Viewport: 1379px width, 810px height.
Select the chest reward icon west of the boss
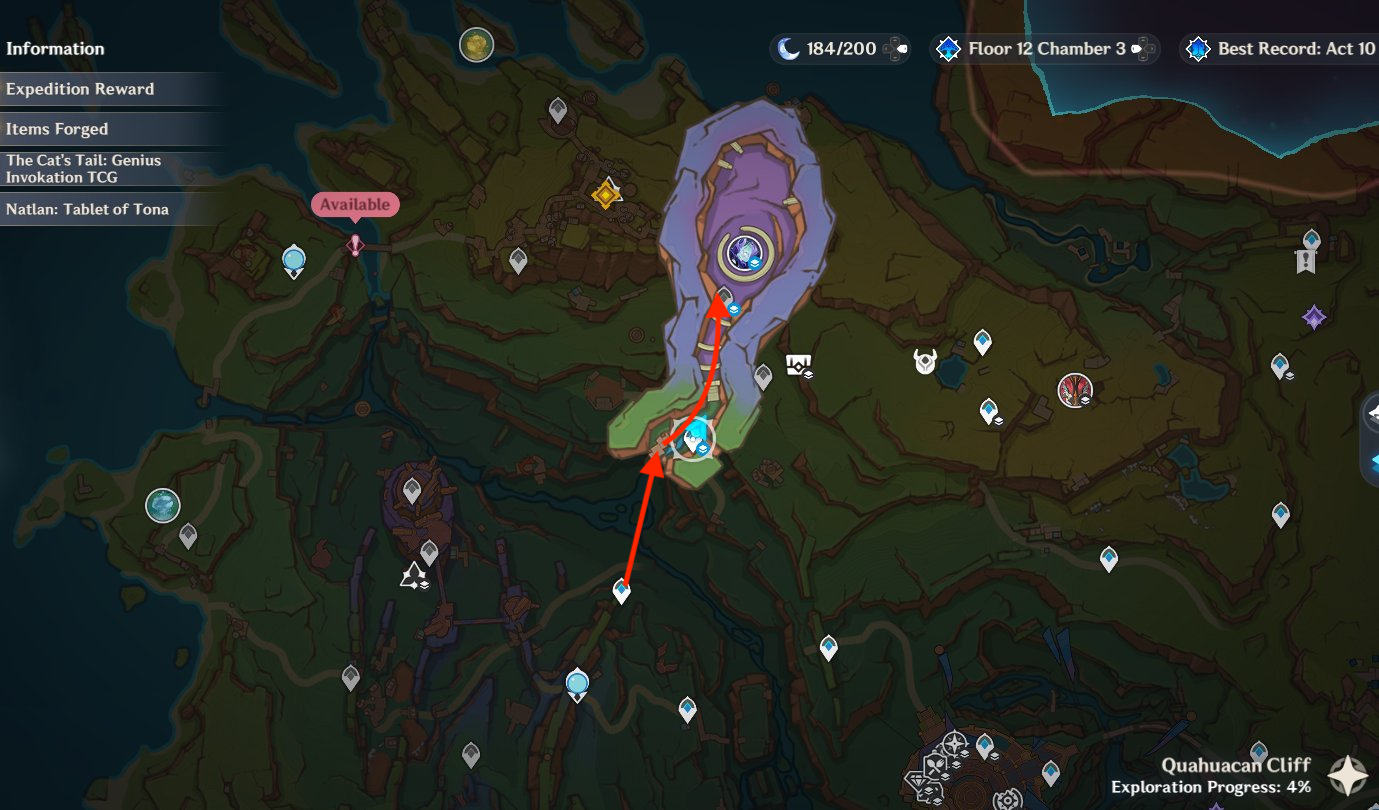click(x=800, y=366)
